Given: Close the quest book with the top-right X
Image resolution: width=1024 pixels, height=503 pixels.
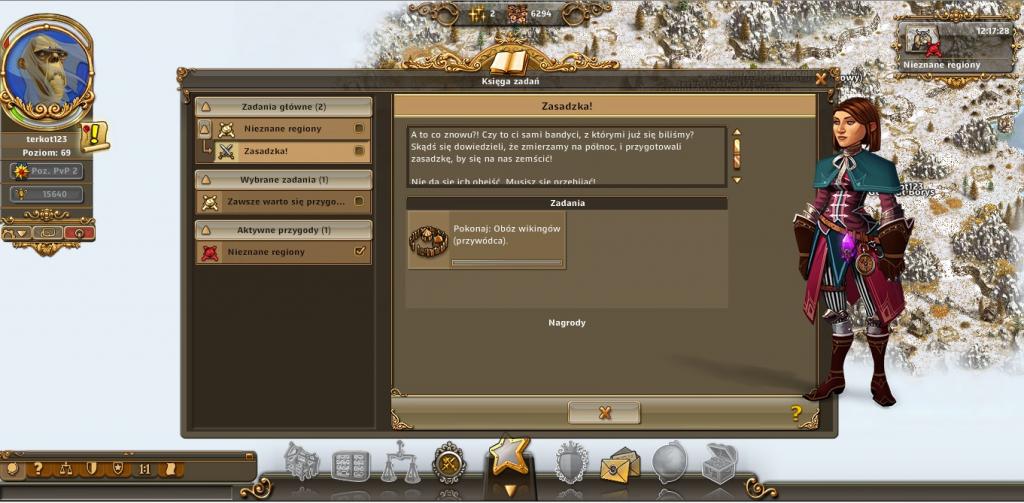Looking at the screenshot, I should 821,78.
